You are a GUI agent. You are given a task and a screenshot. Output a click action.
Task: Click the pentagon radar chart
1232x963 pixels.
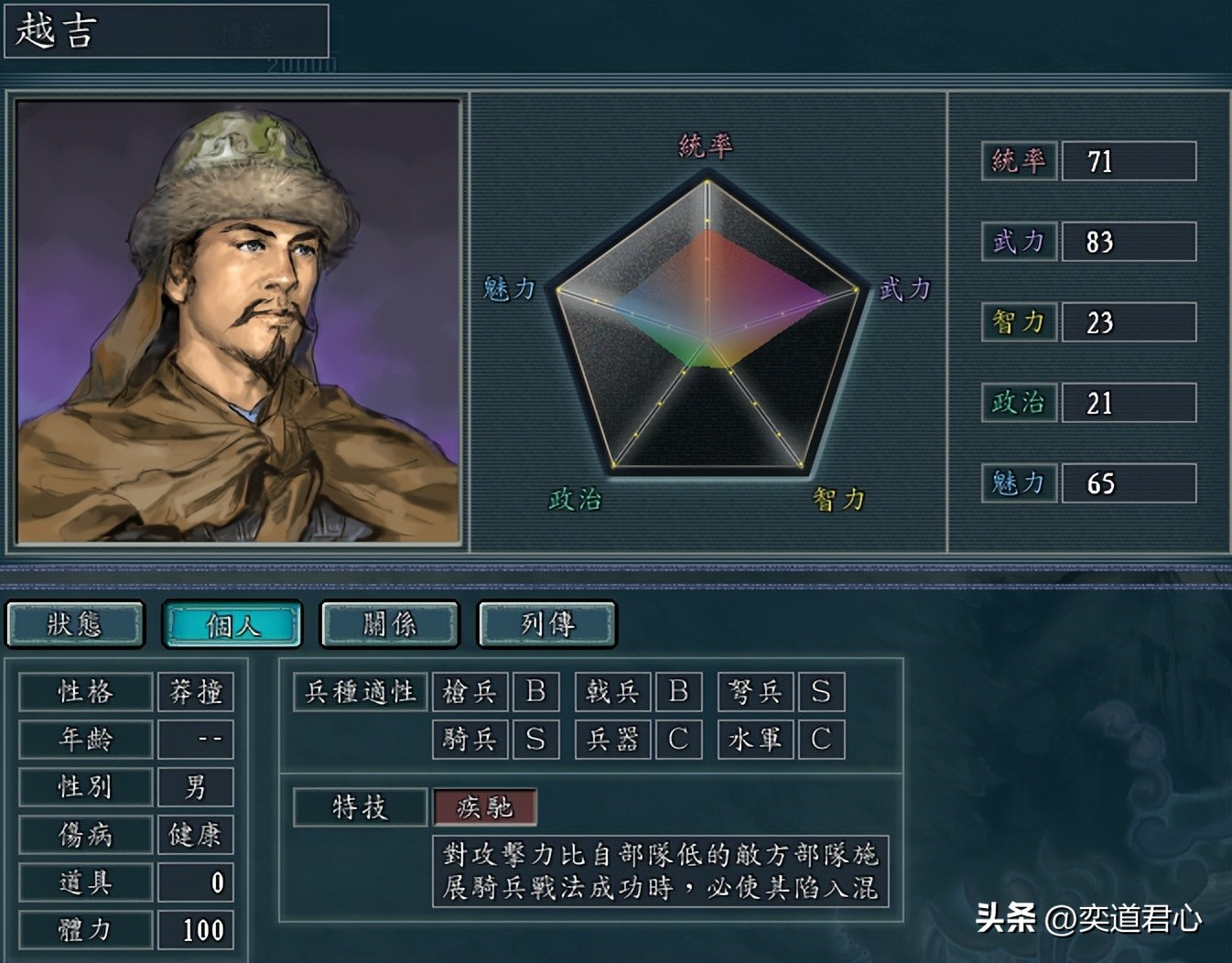[x=709, y=325]
